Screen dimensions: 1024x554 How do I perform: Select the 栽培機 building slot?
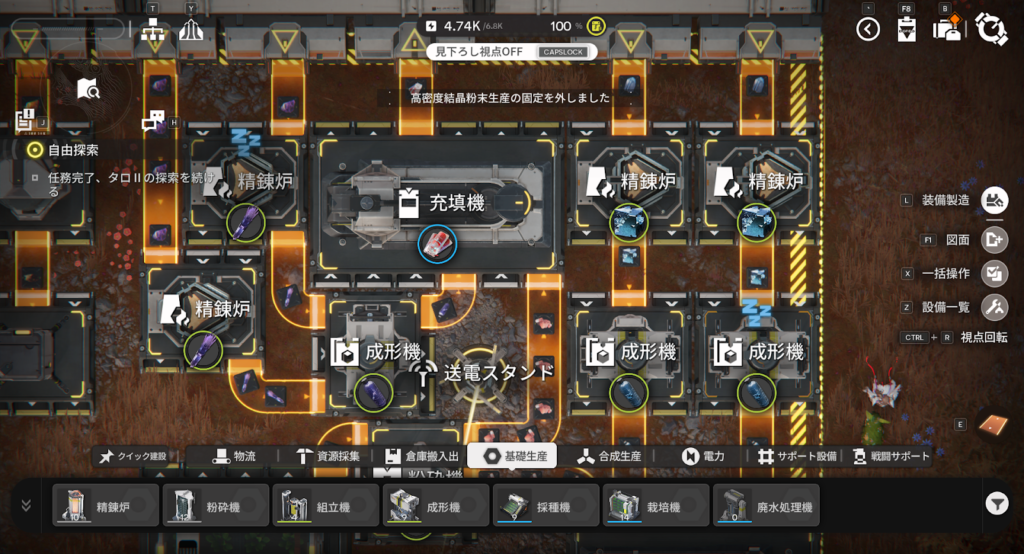tap(656, 506)
